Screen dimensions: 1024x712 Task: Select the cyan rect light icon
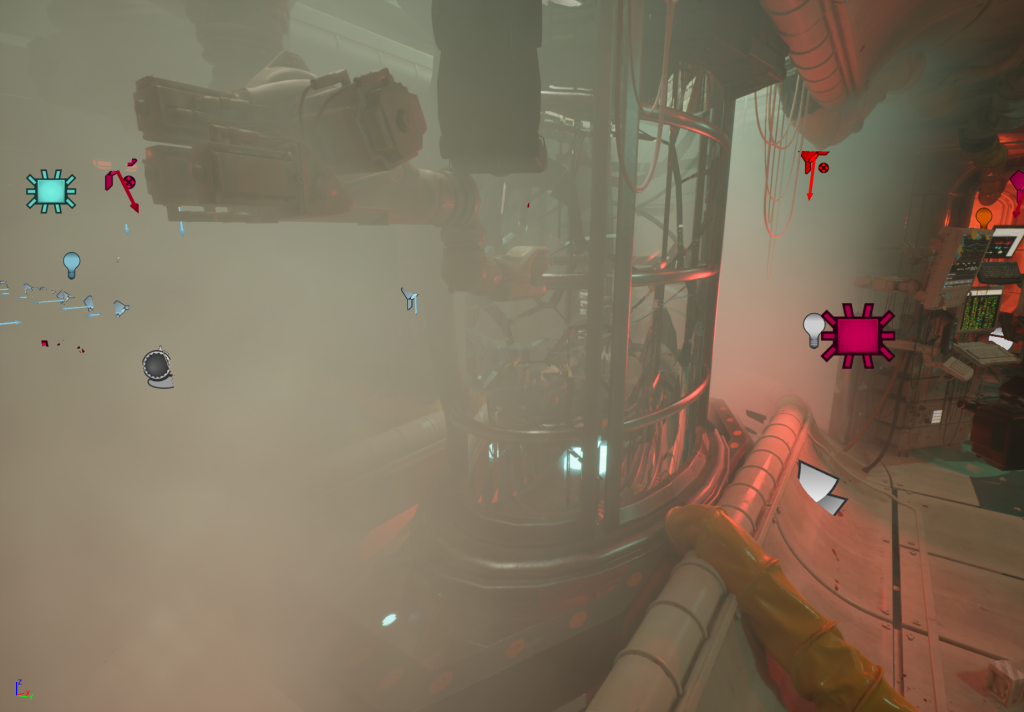[51, 190]
